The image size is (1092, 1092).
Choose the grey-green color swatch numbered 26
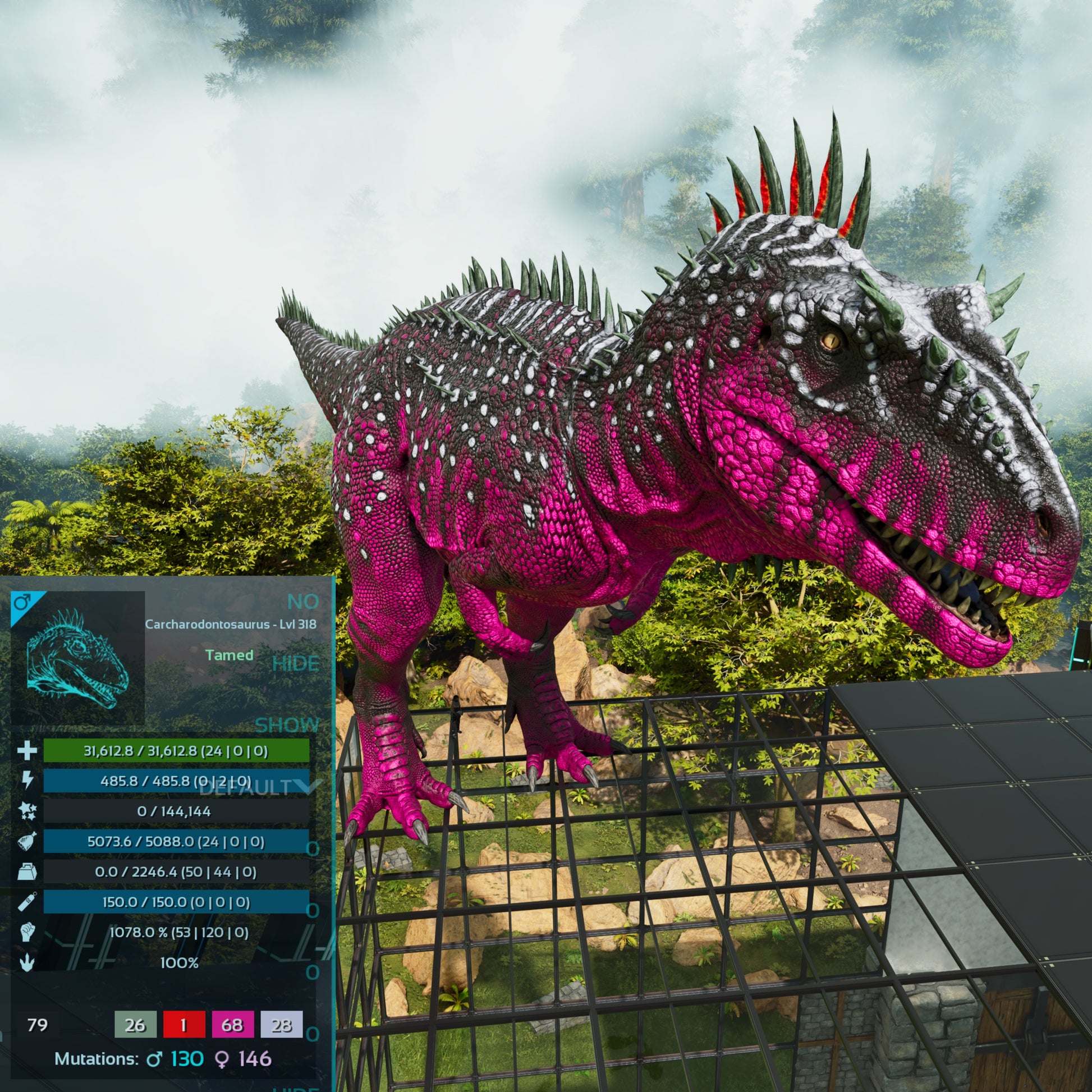[135, 1025]
